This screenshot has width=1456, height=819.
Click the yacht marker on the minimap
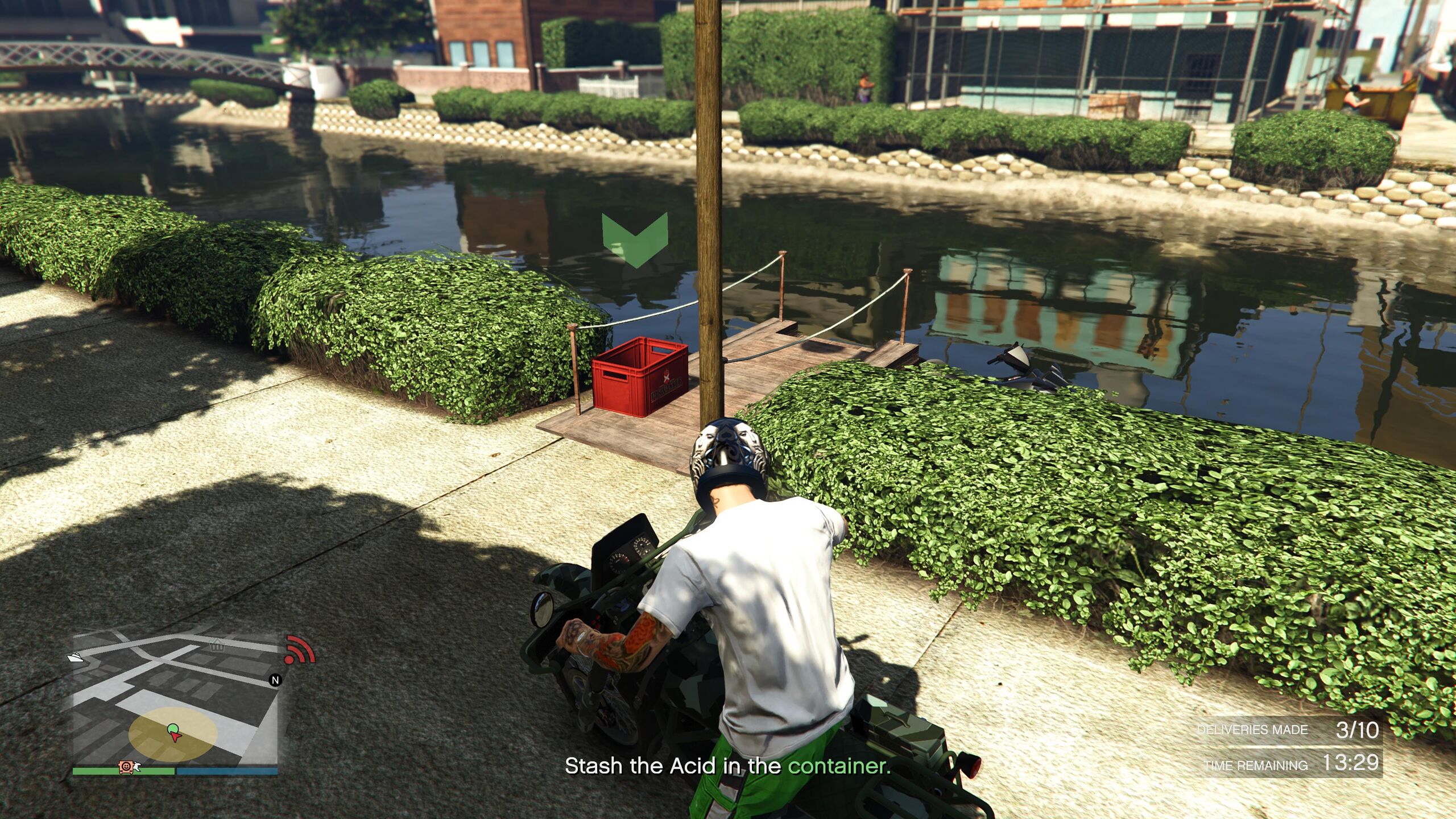(x=75, y=657)
